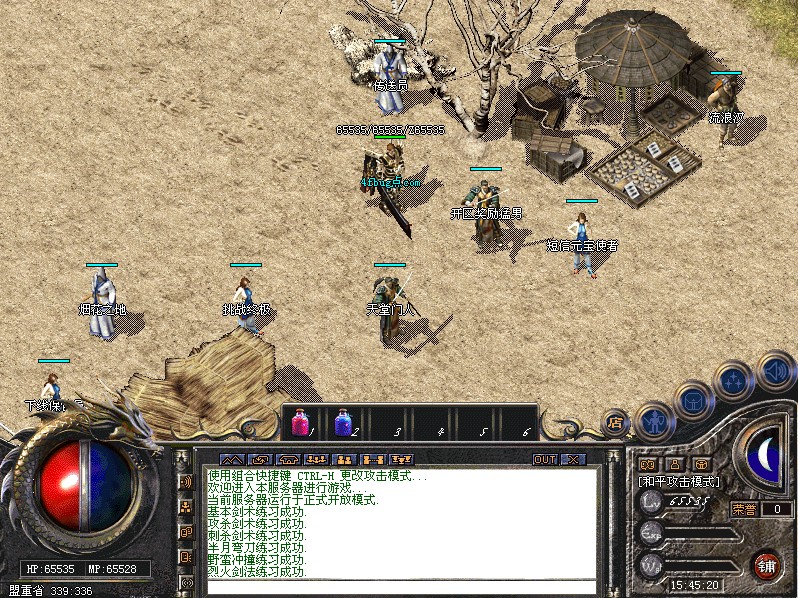Select the pink potion in slot 1
798x598 pixels.
pyautogui.click(x=299, y=423)
